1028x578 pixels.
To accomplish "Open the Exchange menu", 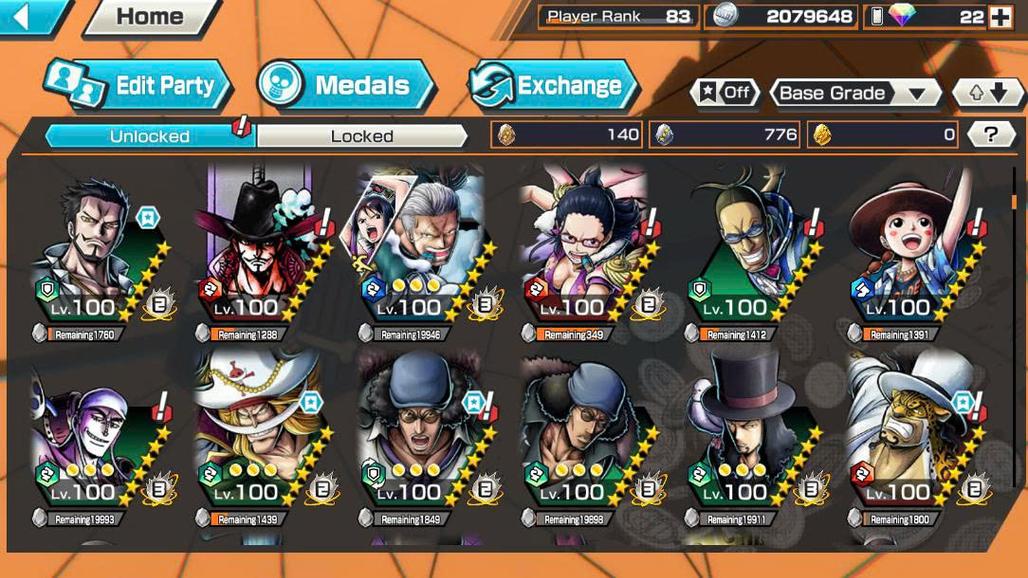I will 553,86.
